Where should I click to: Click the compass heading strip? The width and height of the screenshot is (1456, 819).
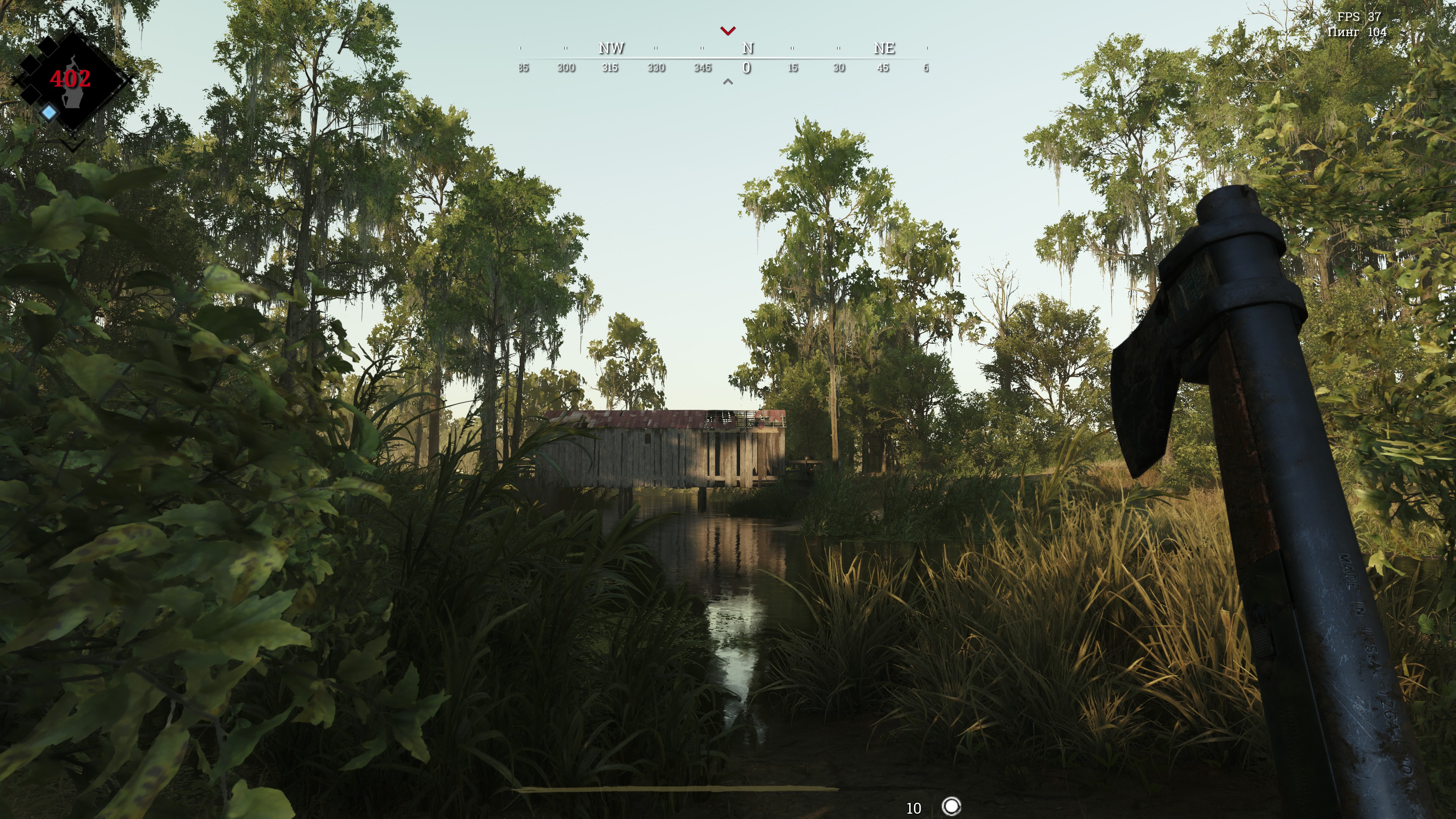click(723, 58)
